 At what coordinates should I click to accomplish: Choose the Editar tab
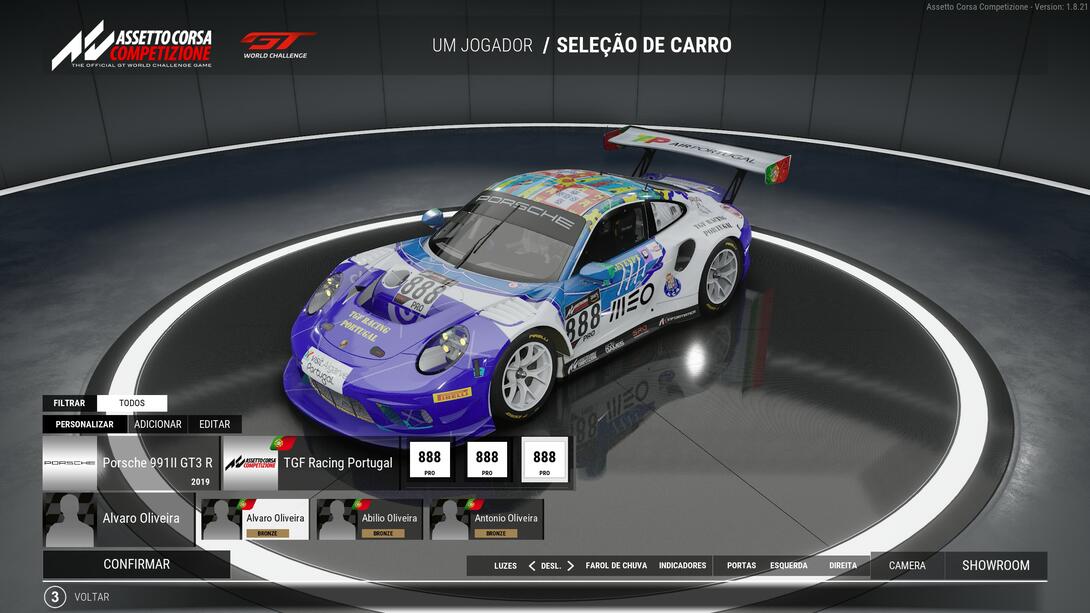pyautogui.click(x=214, y=424)
